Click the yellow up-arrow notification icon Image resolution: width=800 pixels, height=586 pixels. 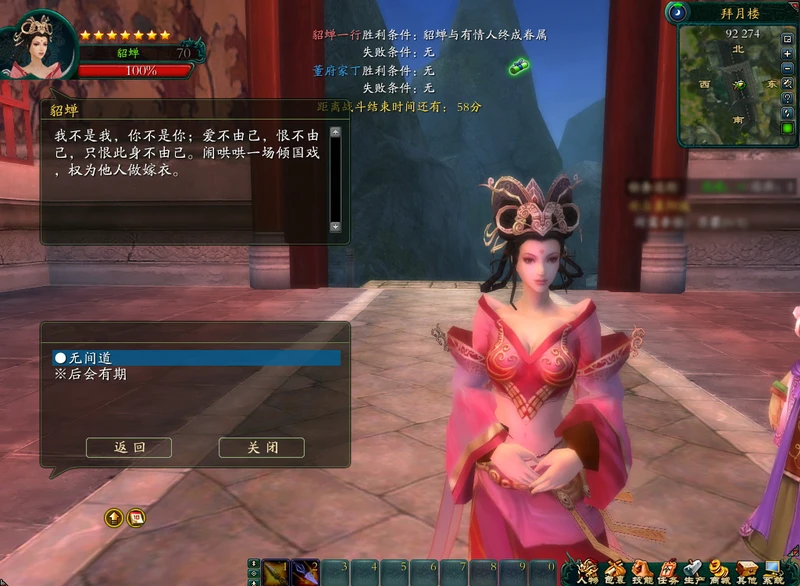pyautogui.click(x=114, y=517)
